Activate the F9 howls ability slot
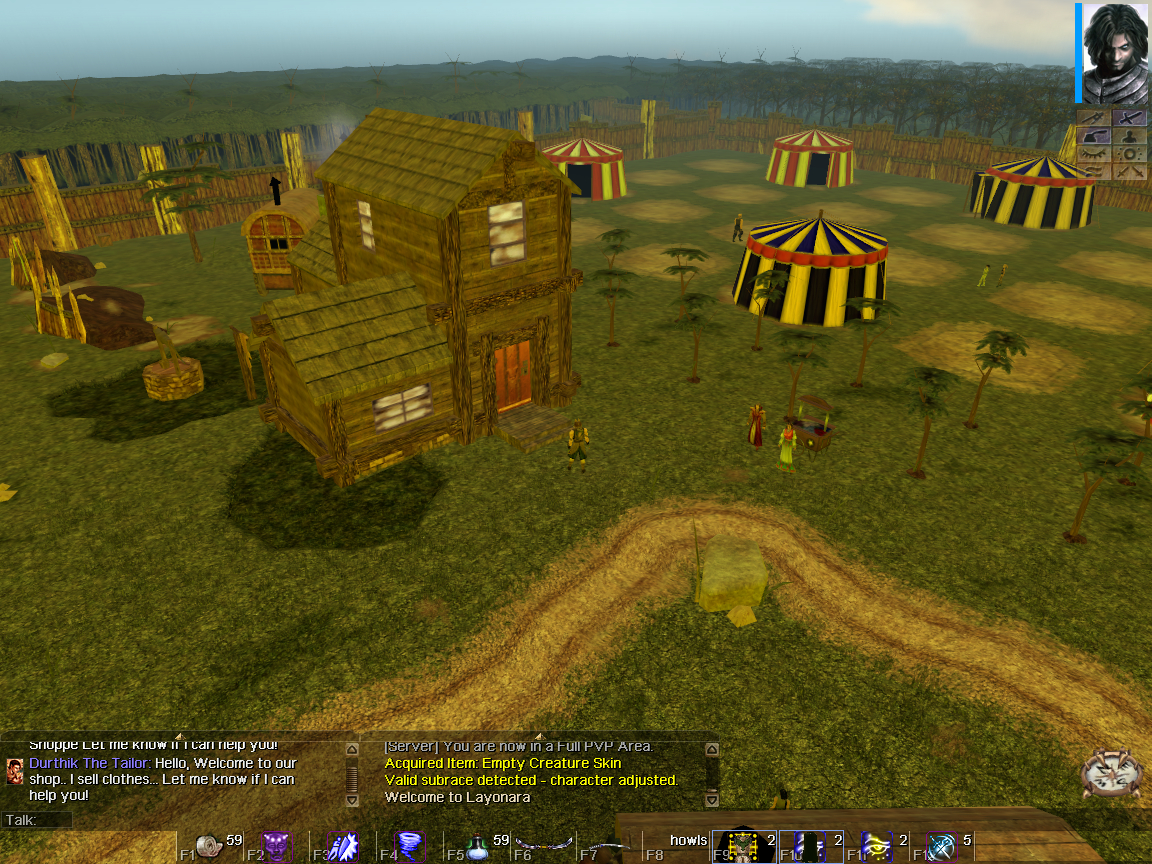The width and height of the screenshot is (1152, 864). [x=744, y=846]
